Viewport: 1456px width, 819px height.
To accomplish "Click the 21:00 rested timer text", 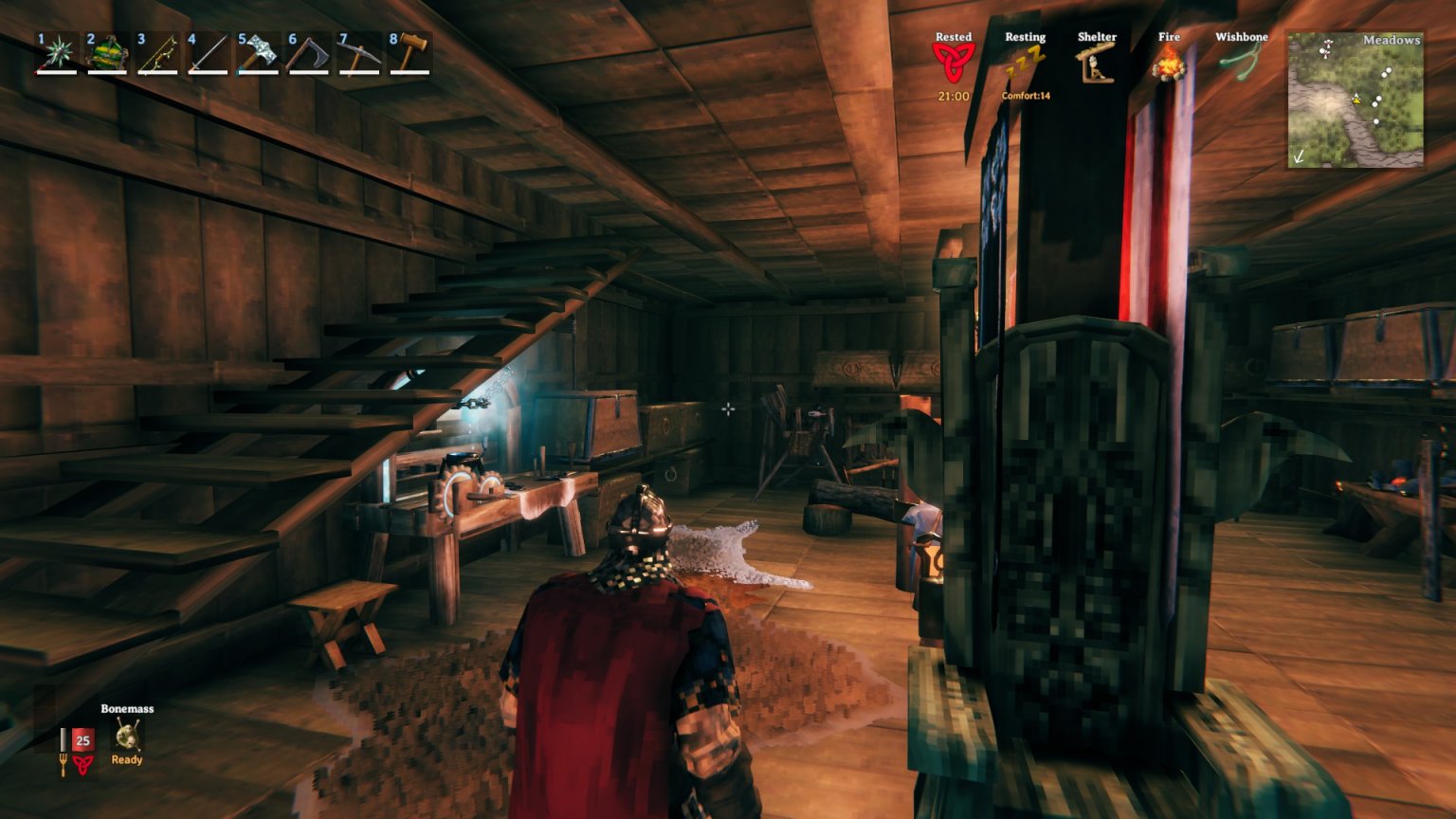I will point(953,96).
